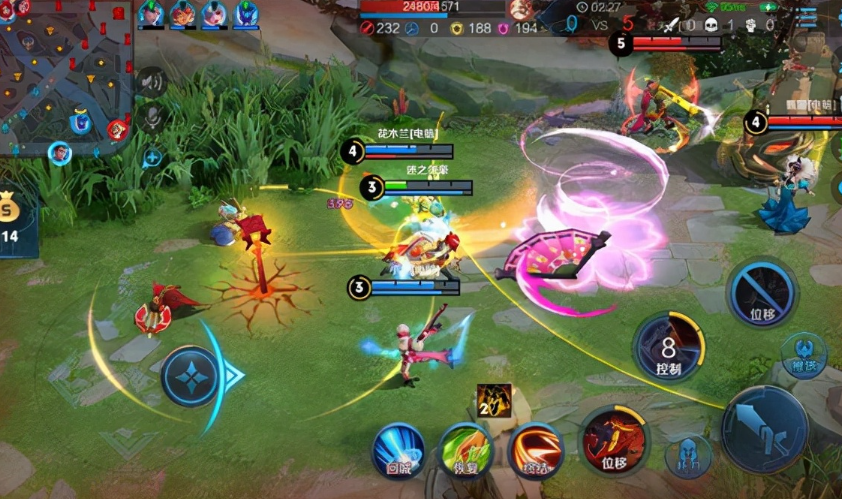Use the 恢复 heal skill
The image size is (842, 499).
(x=464, y=450)
